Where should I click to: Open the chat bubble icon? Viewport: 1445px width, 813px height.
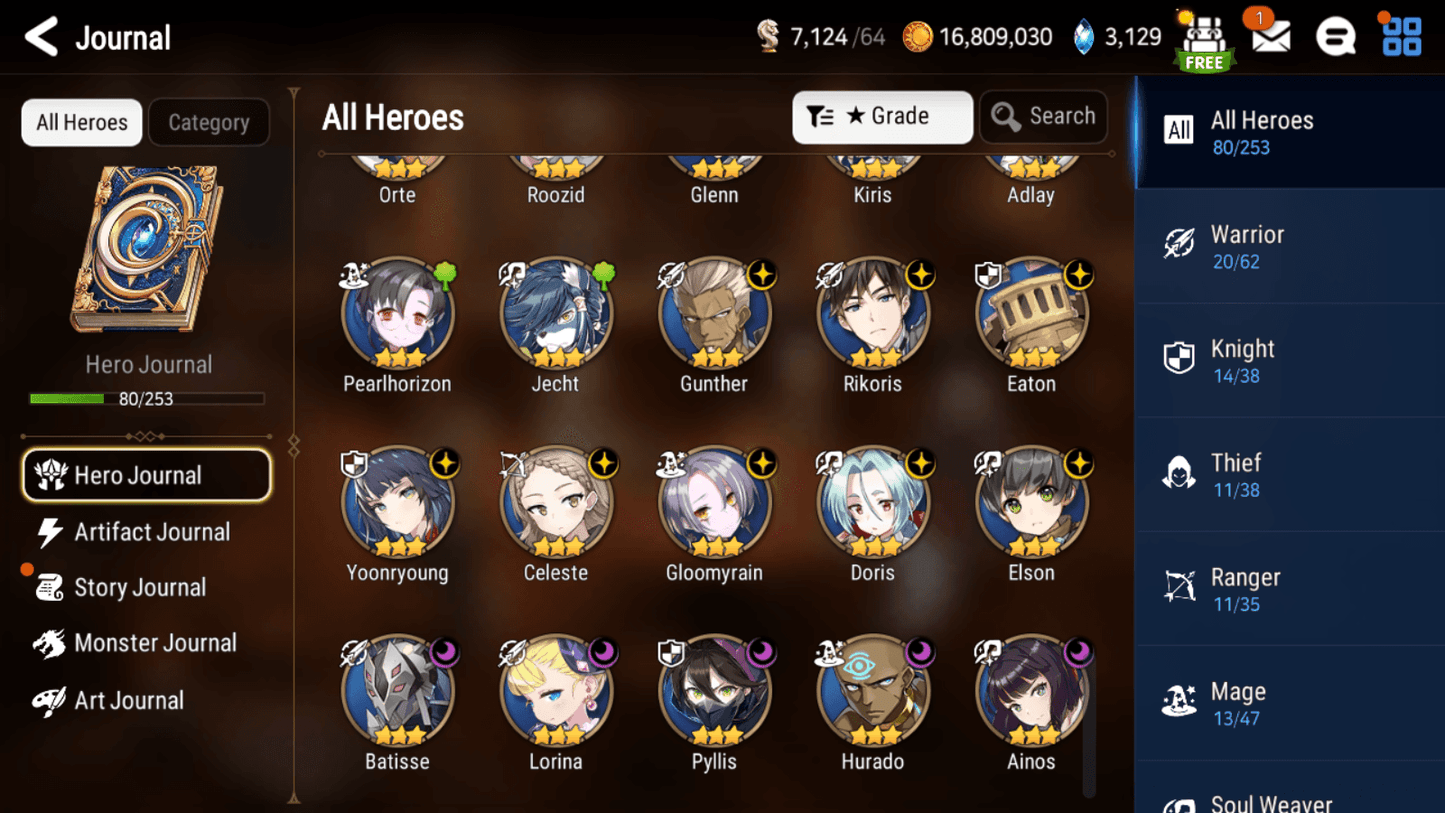tap(1335, 38)
